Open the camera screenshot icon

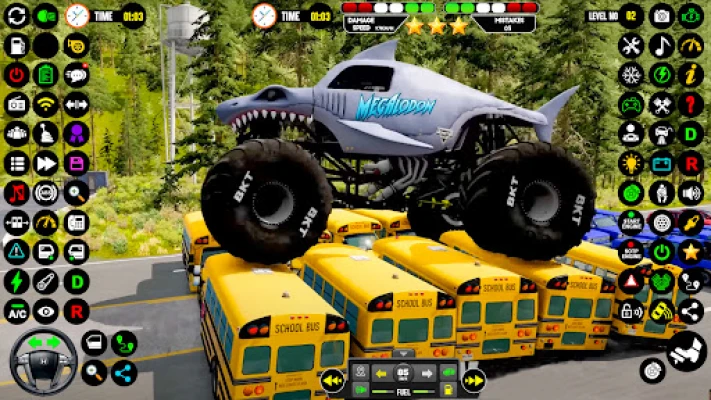(x=661, y=15)
